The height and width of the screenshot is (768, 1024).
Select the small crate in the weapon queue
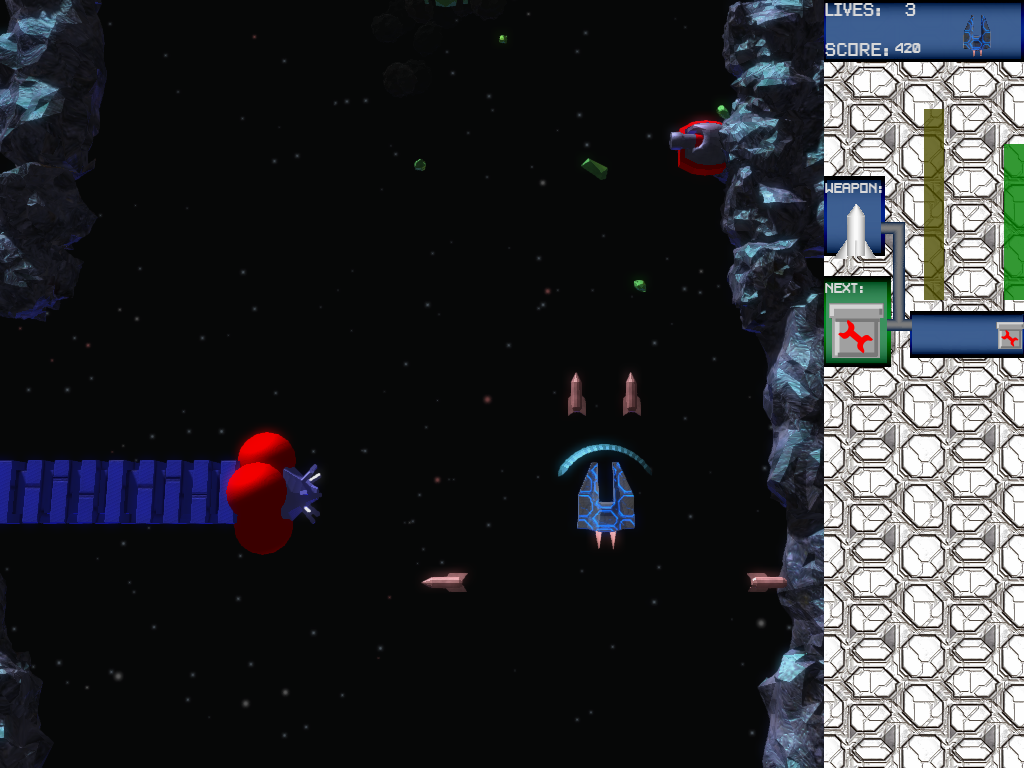(1009, 336)
